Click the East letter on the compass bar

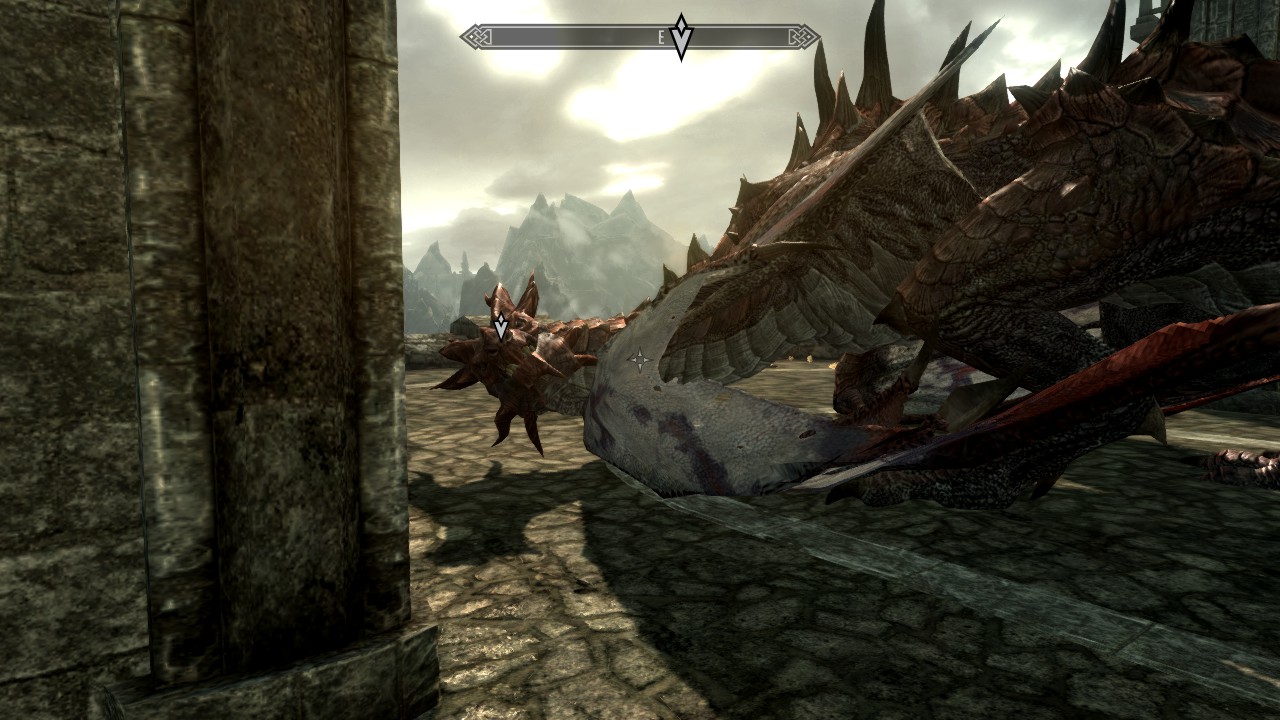tap(661, 38)
